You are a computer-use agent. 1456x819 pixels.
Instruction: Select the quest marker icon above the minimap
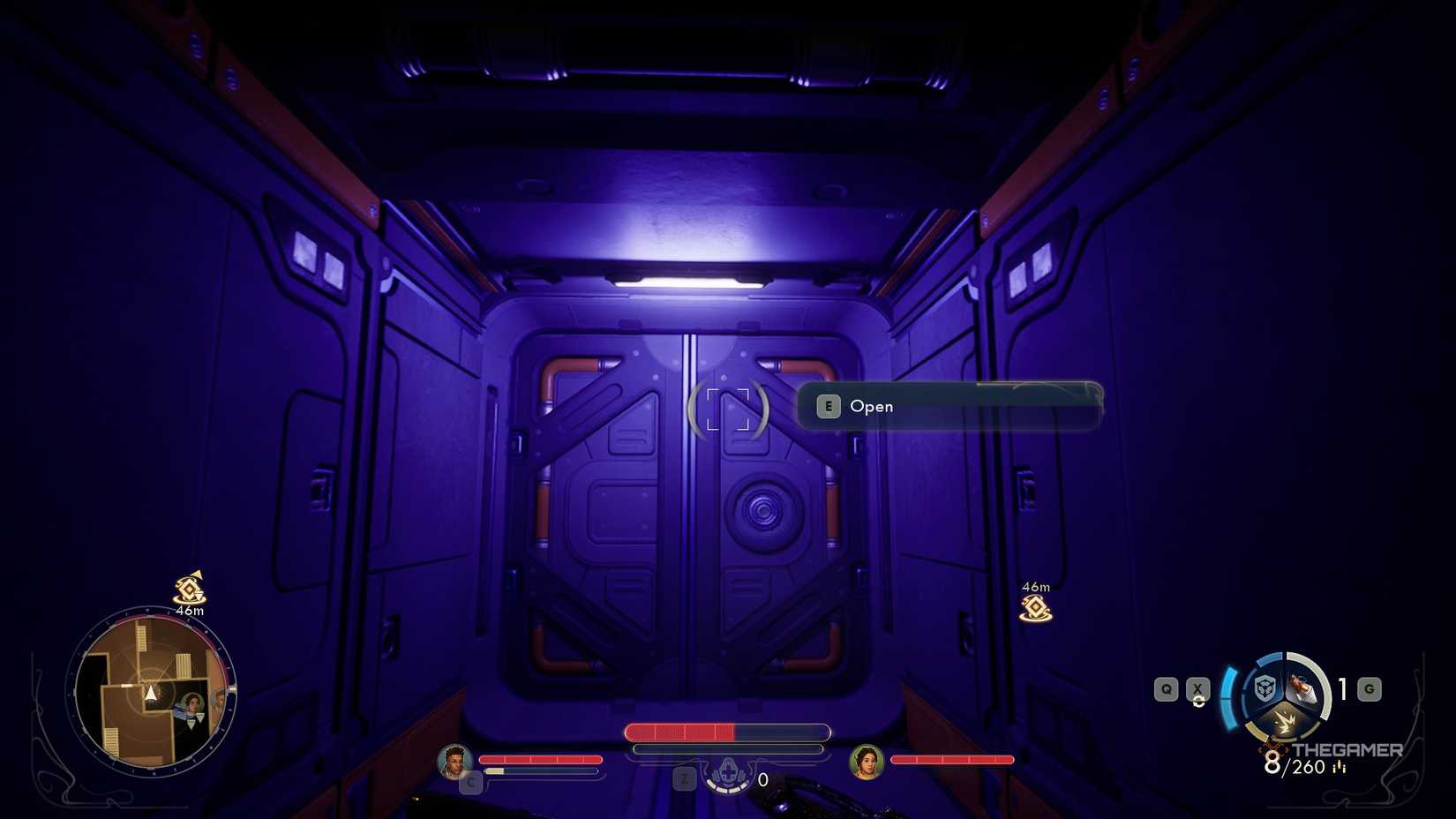[188, 587]
